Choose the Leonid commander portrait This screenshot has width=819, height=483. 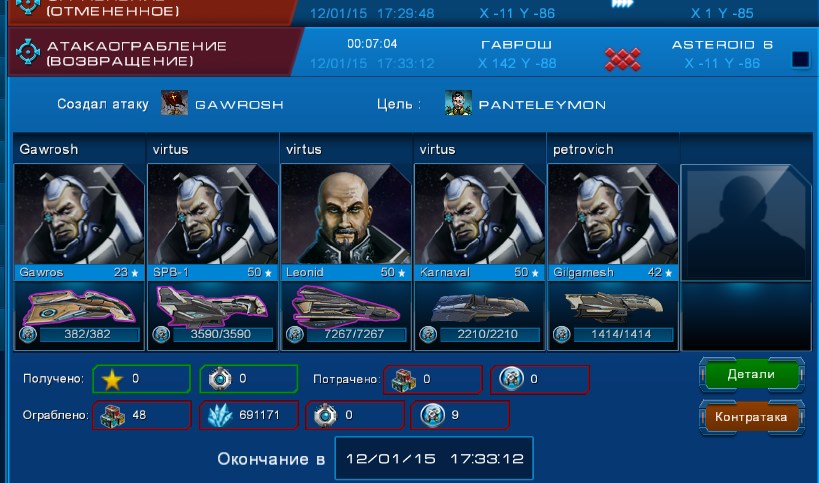point(346,214)
